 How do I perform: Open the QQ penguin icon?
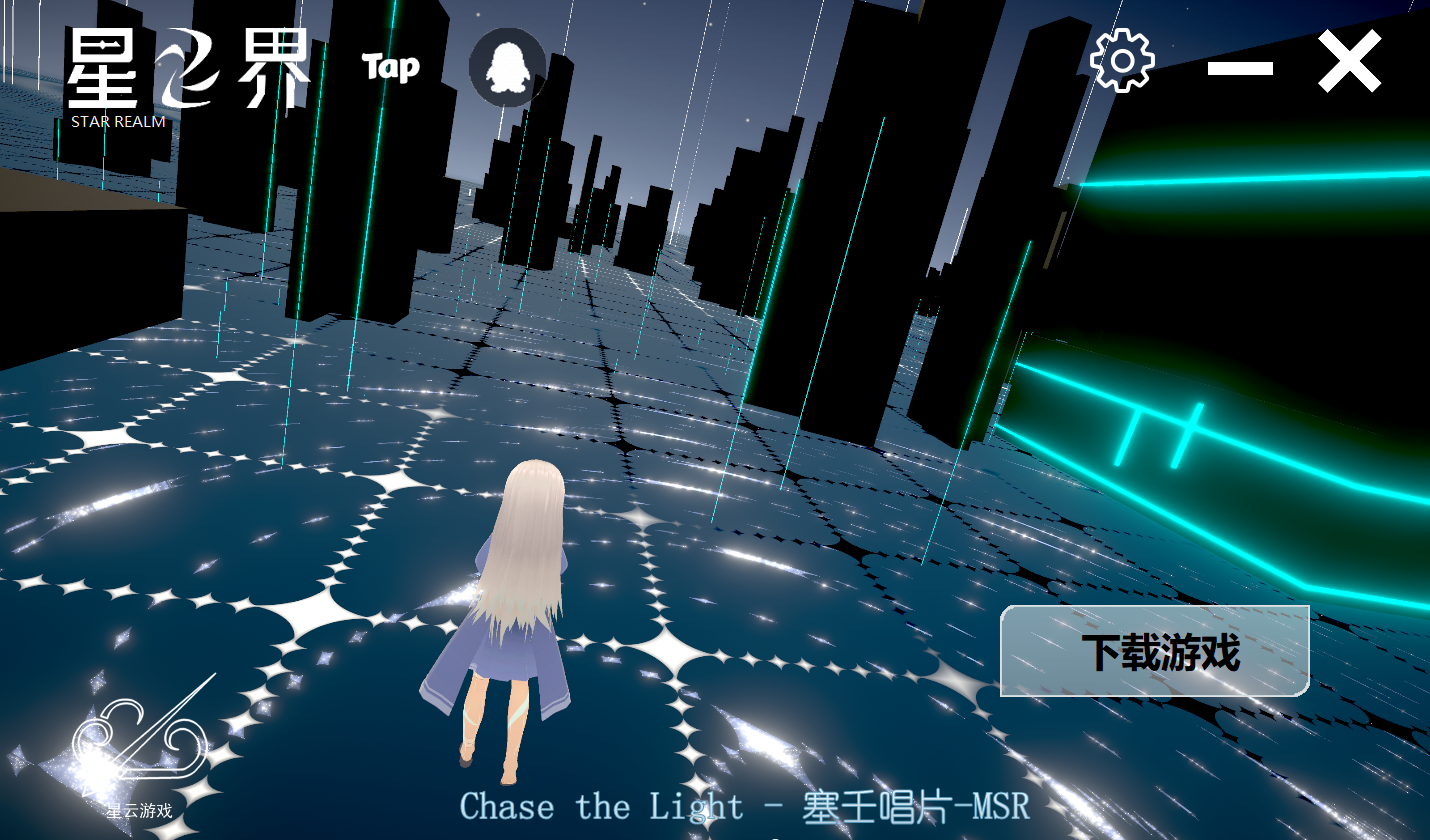508,66
